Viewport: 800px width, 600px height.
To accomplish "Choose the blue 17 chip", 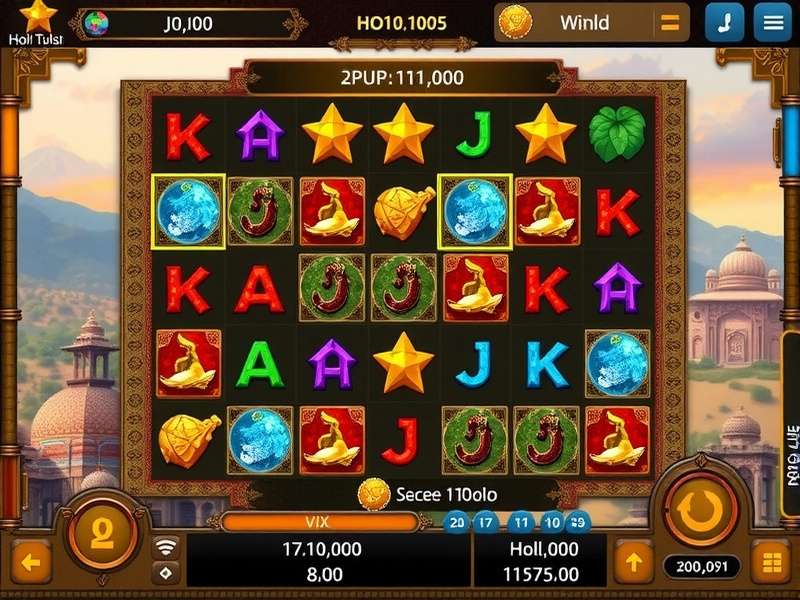I will [x=487, y=522].
